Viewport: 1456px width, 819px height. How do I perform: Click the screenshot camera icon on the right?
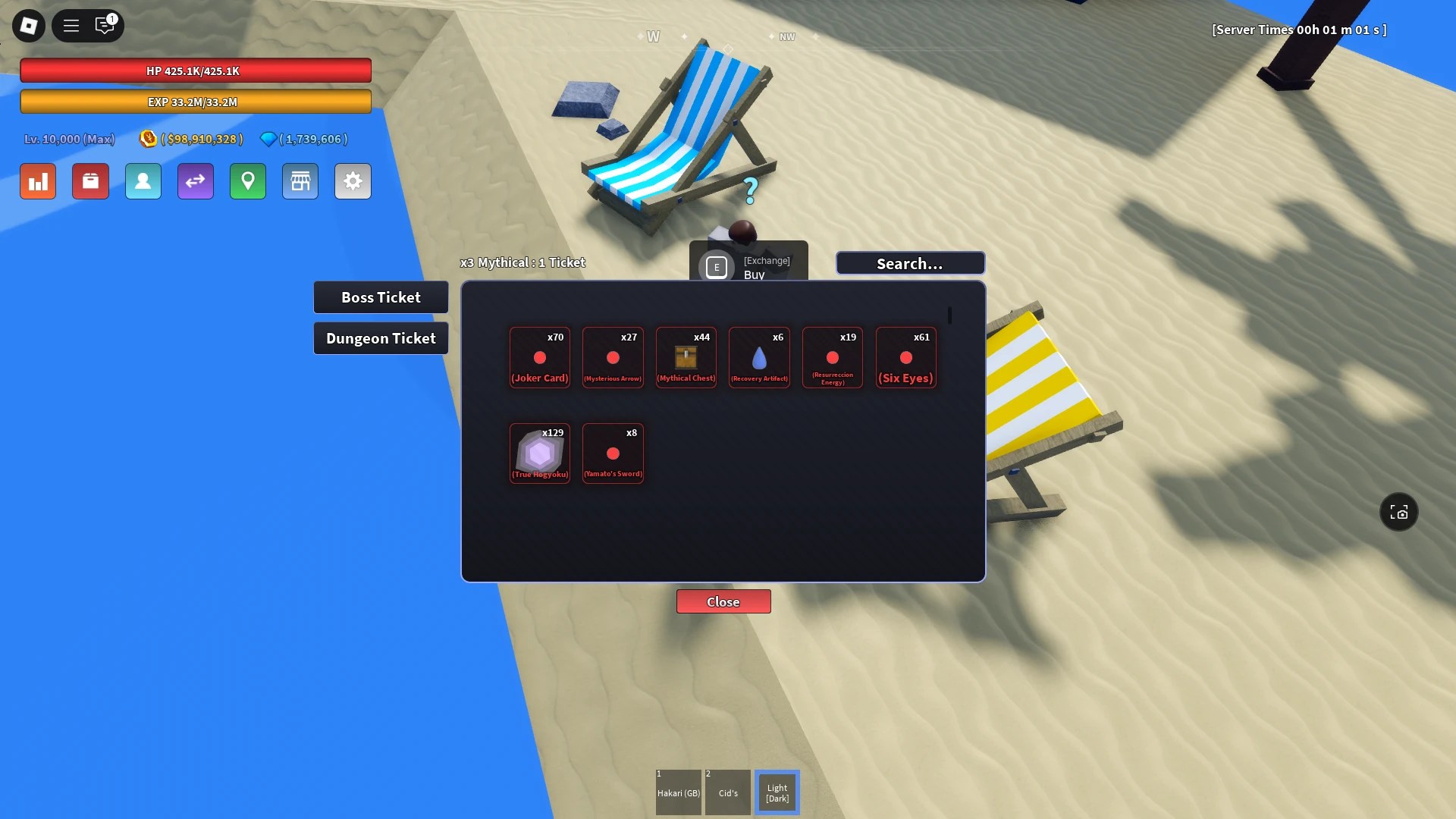click(1398, 512)
